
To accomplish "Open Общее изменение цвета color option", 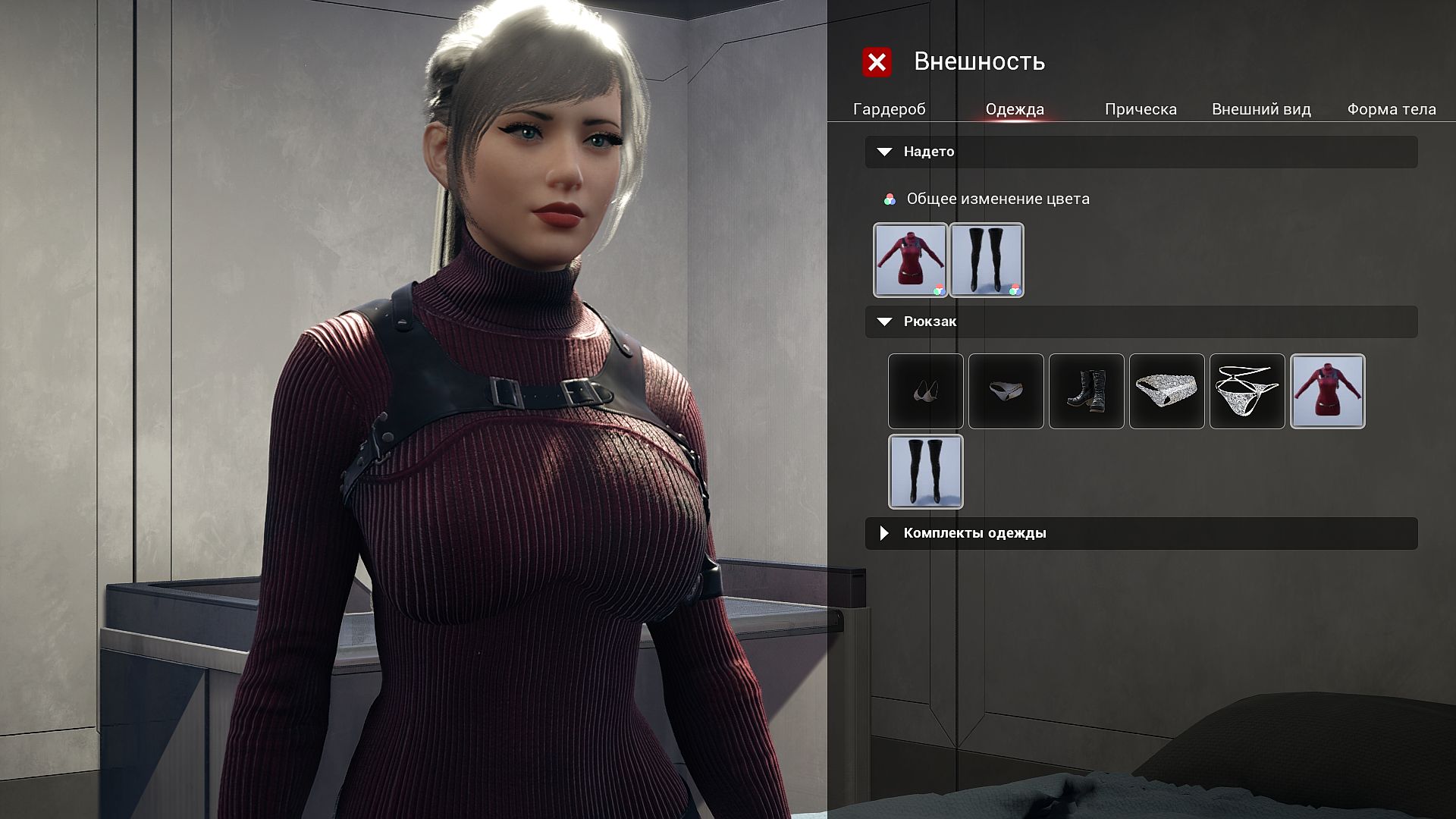I will click(997, 199).
